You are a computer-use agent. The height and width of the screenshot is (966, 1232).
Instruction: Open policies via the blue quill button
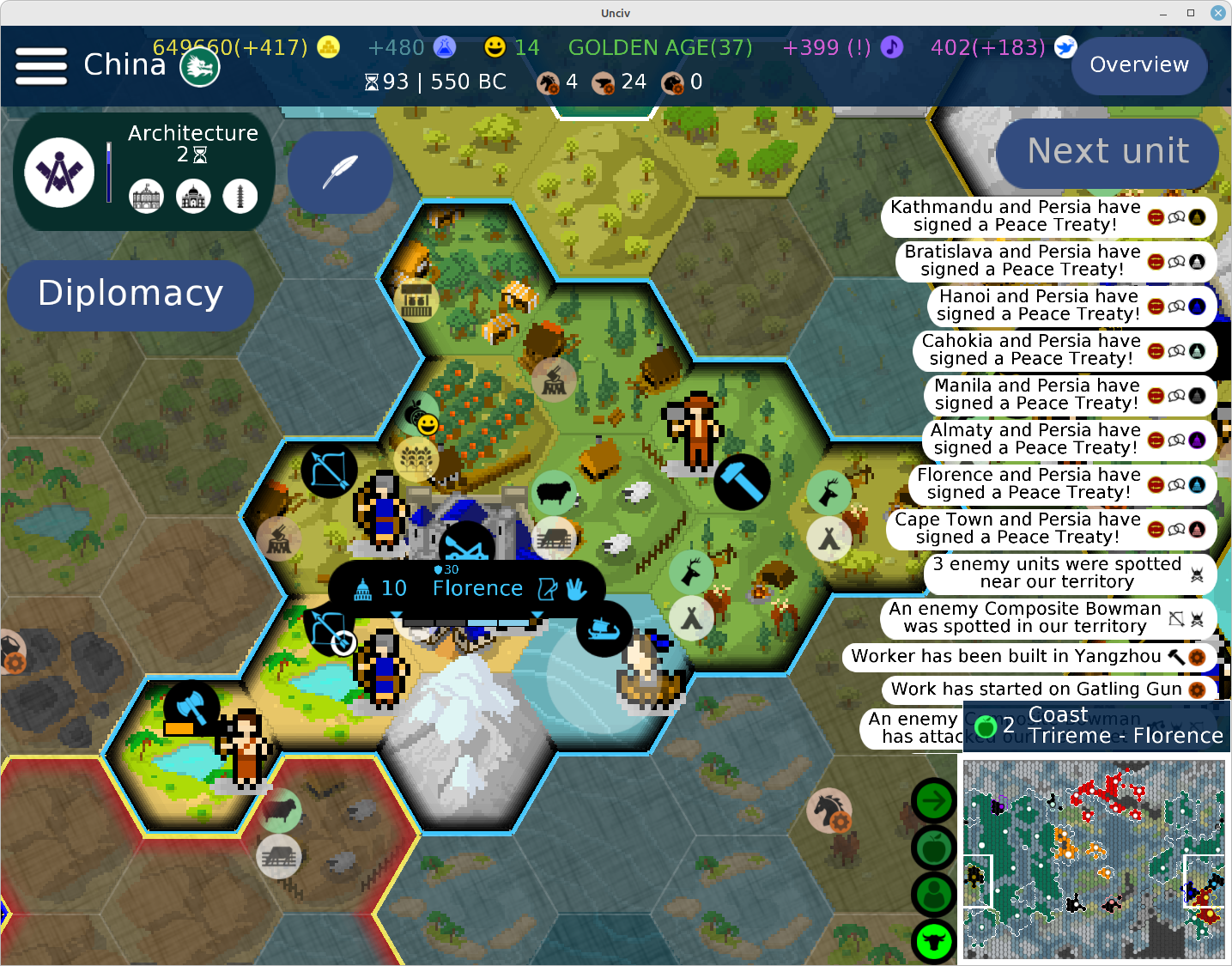pos(340,172)
